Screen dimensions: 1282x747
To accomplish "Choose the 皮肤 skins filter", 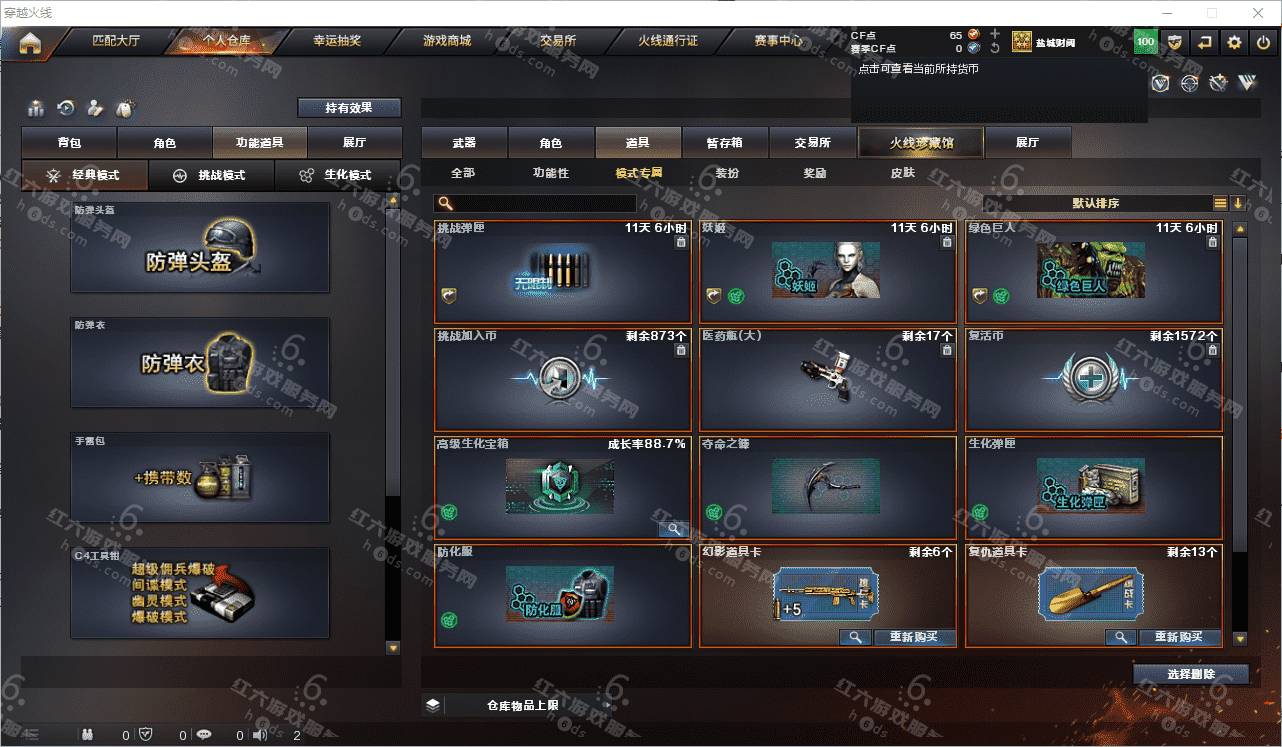I will pos(902,173).
